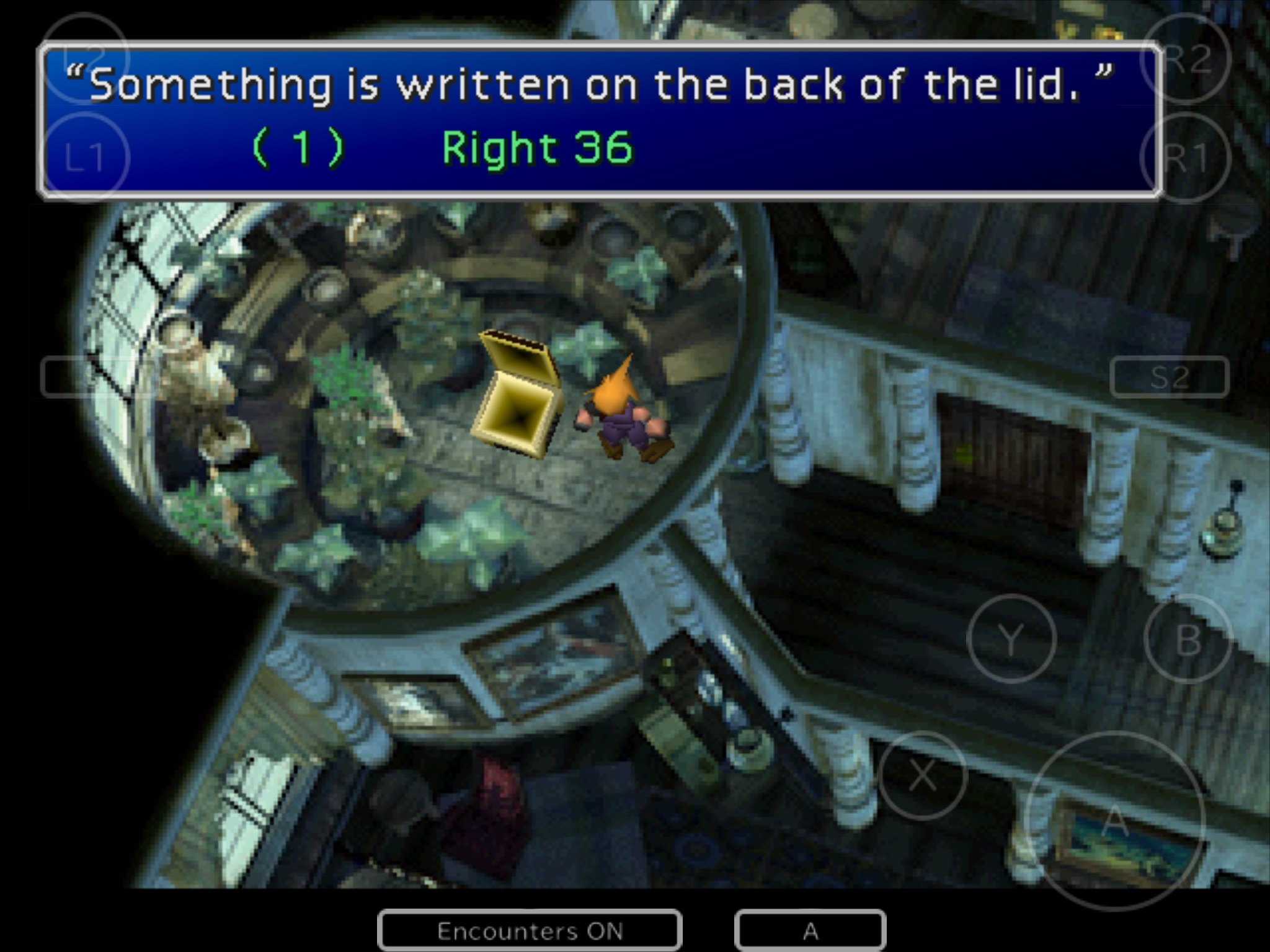Tap the circular B face button
The height and width of the screenshot is (952, 1270).
pos(1187,638)
